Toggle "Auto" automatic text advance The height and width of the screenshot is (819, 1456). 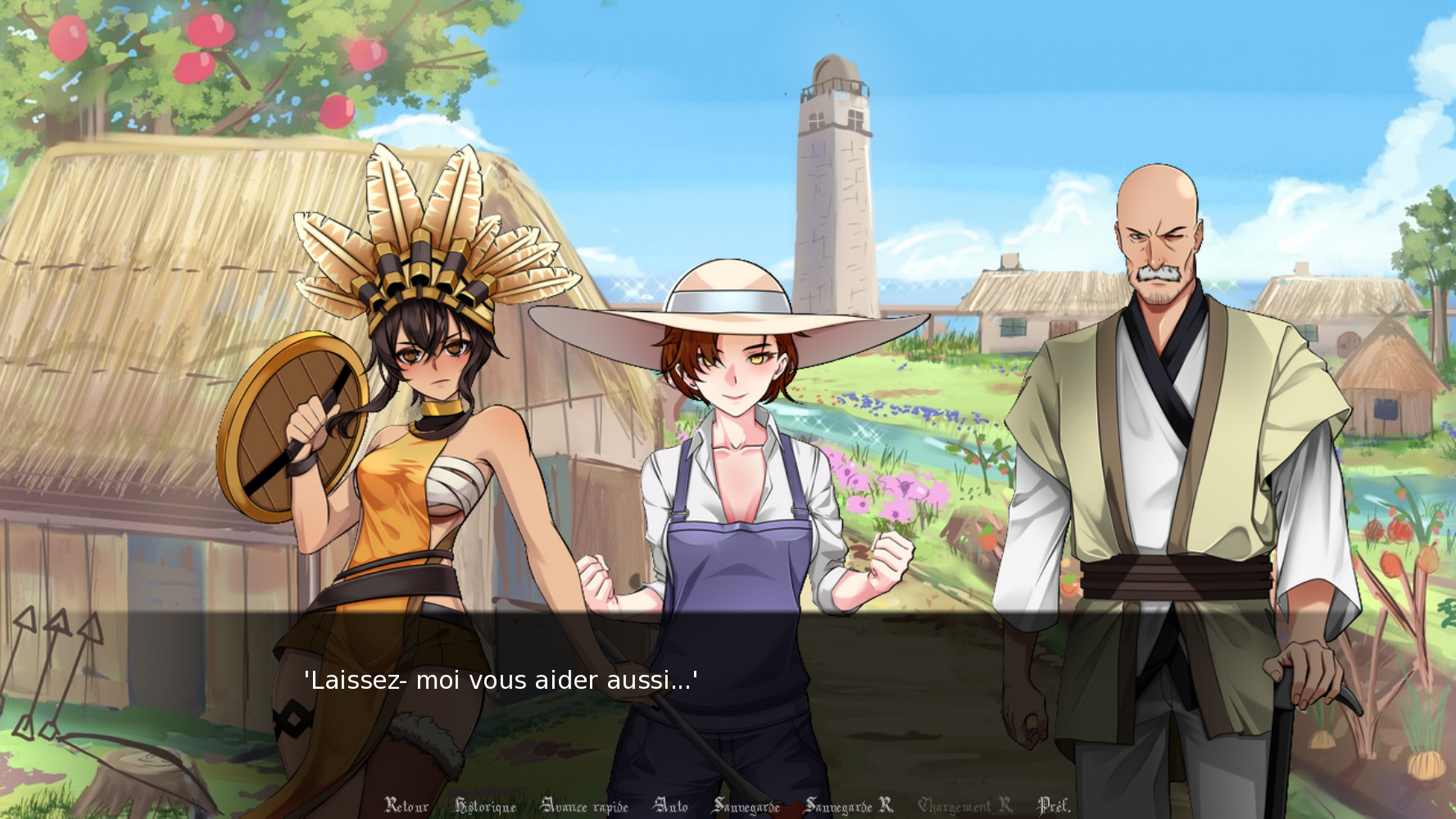click(670, 806)
